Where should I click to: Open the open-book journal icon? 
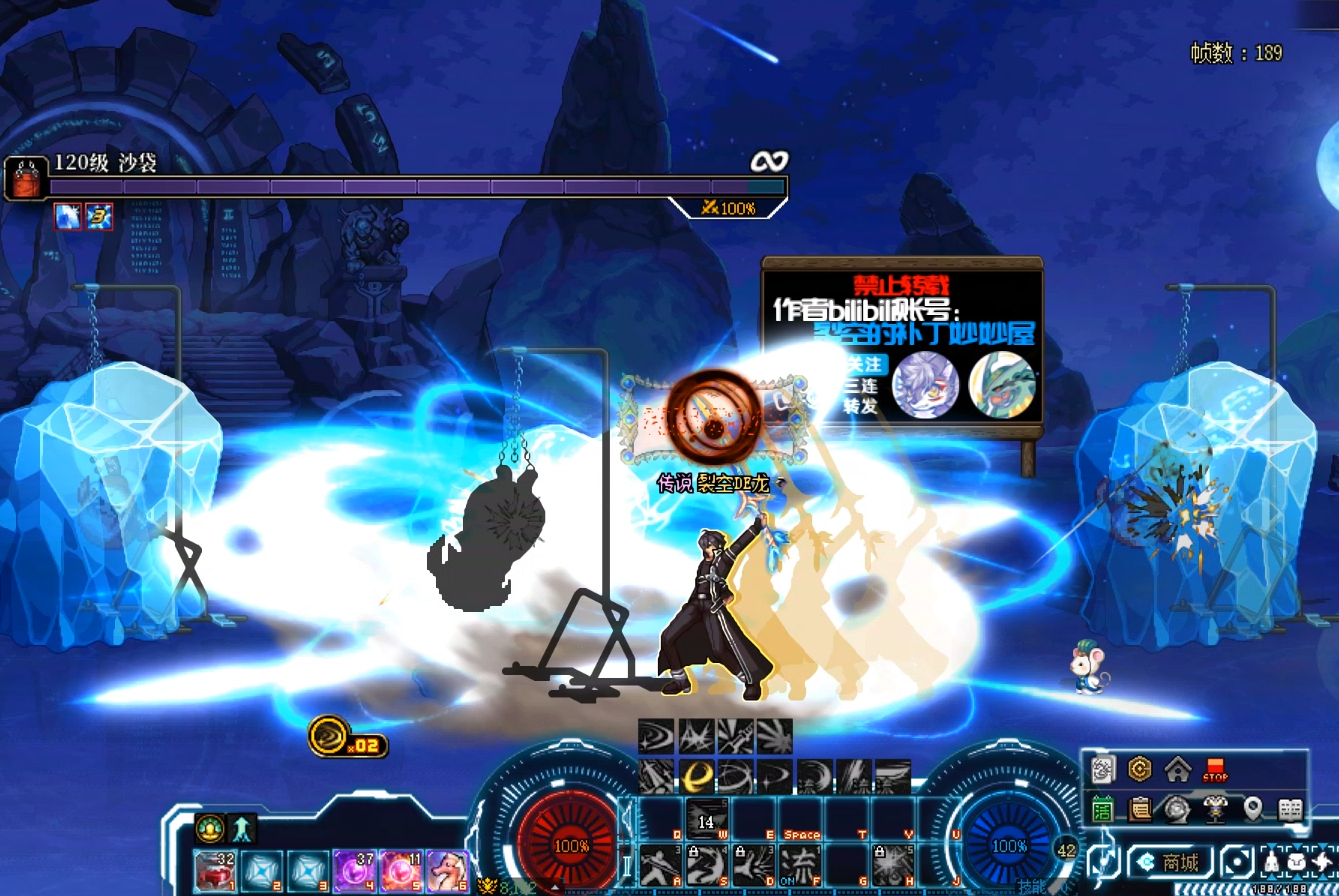[1290, 808]
